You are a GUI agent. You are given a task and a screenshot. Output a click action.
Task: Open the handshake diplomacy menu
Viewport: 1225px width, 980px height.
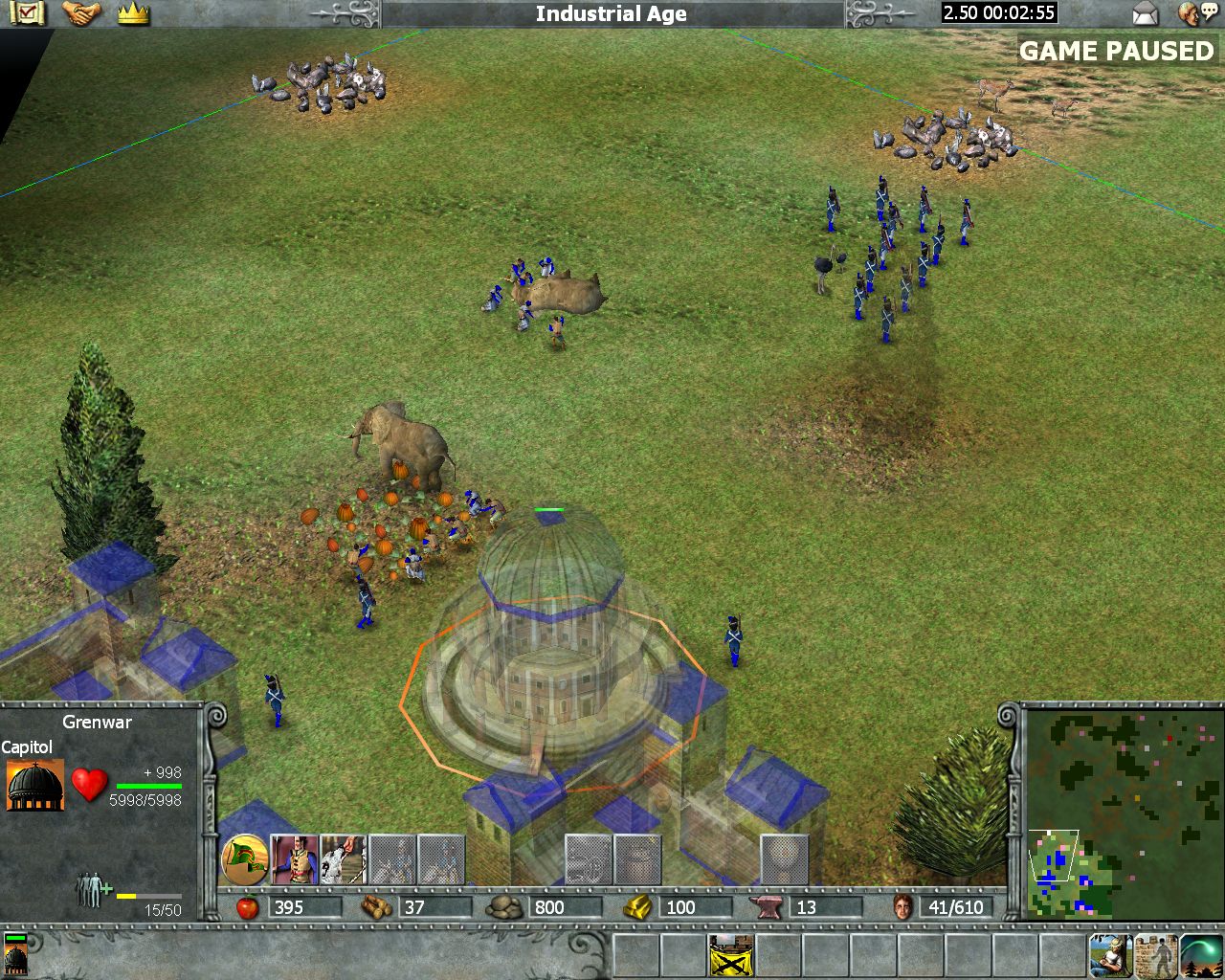pyautogui.click(x=81, y=13)
